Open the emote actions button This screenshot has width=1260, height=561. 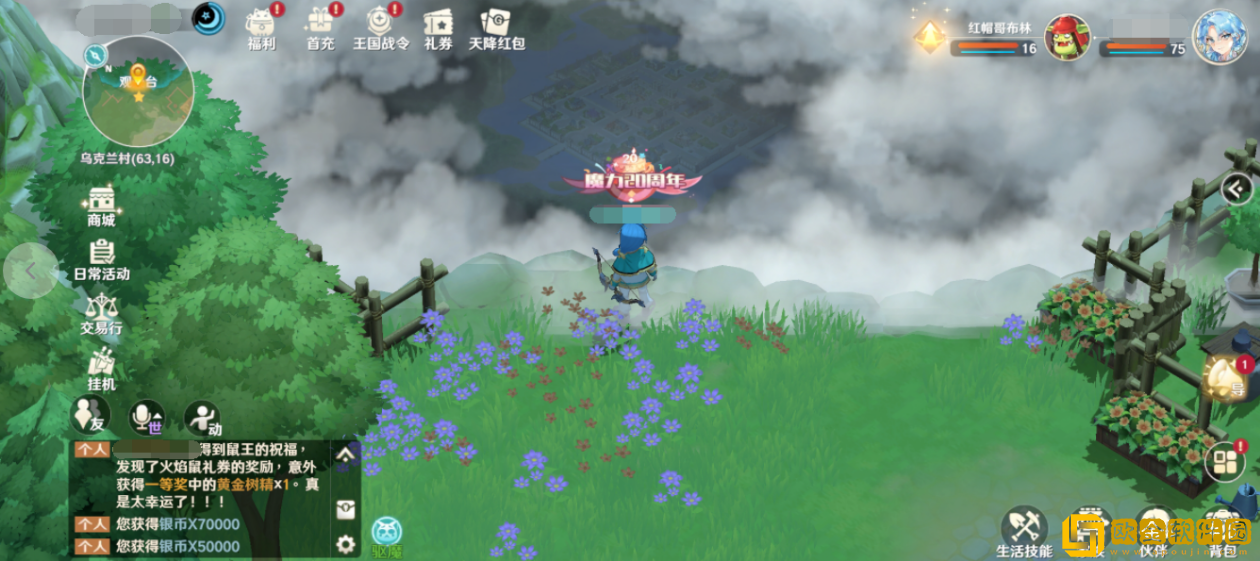[203, 418]
